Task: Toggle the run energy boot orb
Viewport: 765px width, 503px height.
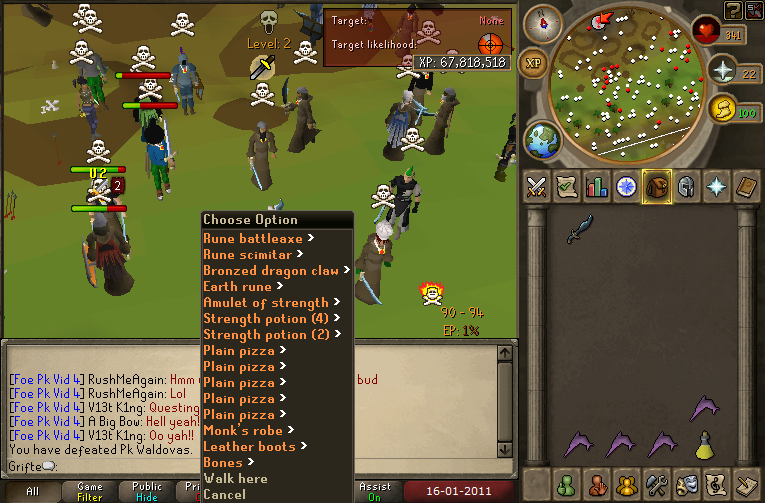Action: (x=721, y=107)
